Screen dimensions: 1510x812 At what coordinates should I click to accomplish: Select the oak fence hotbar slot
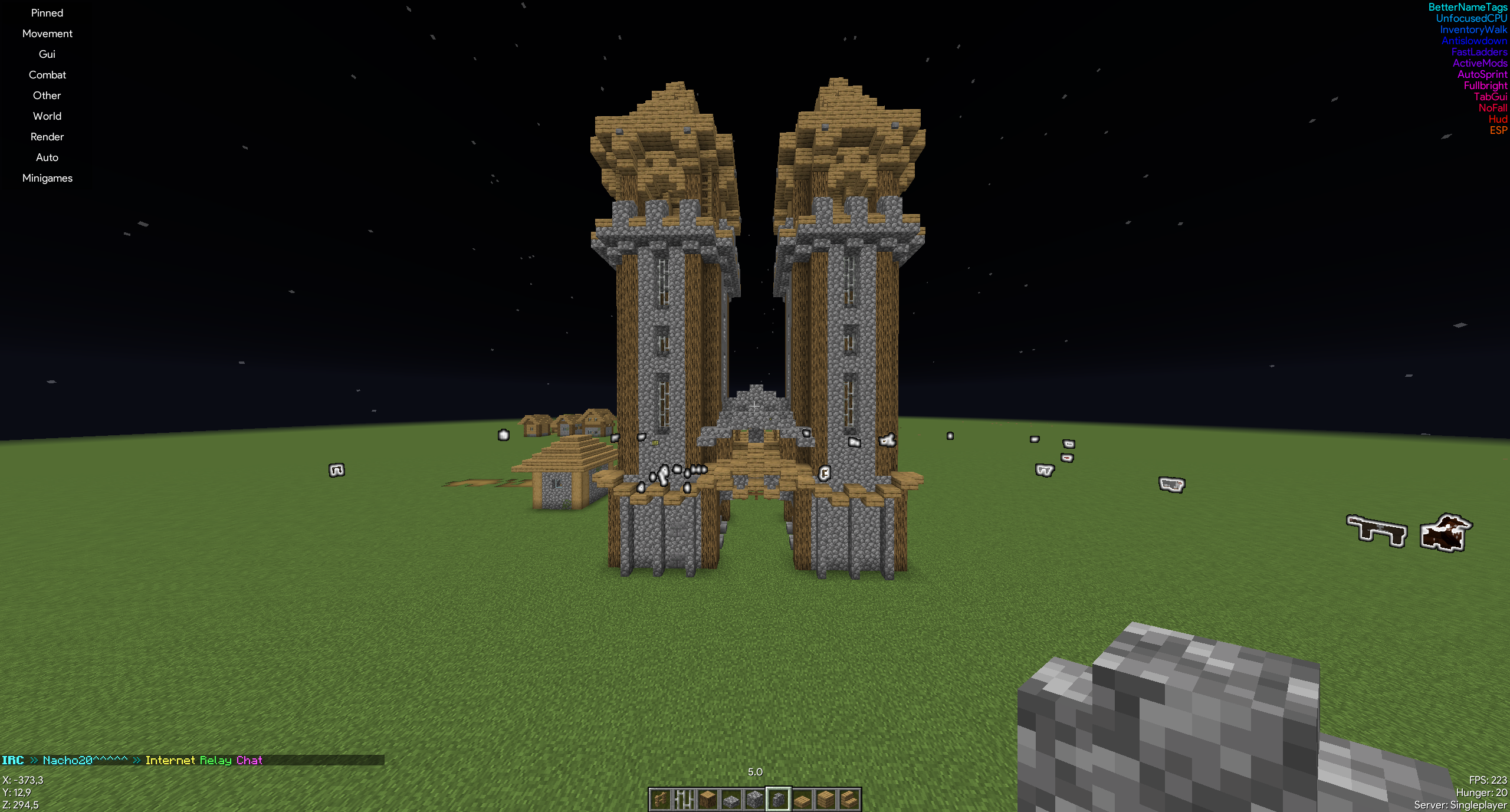click(x=661, y=800)
